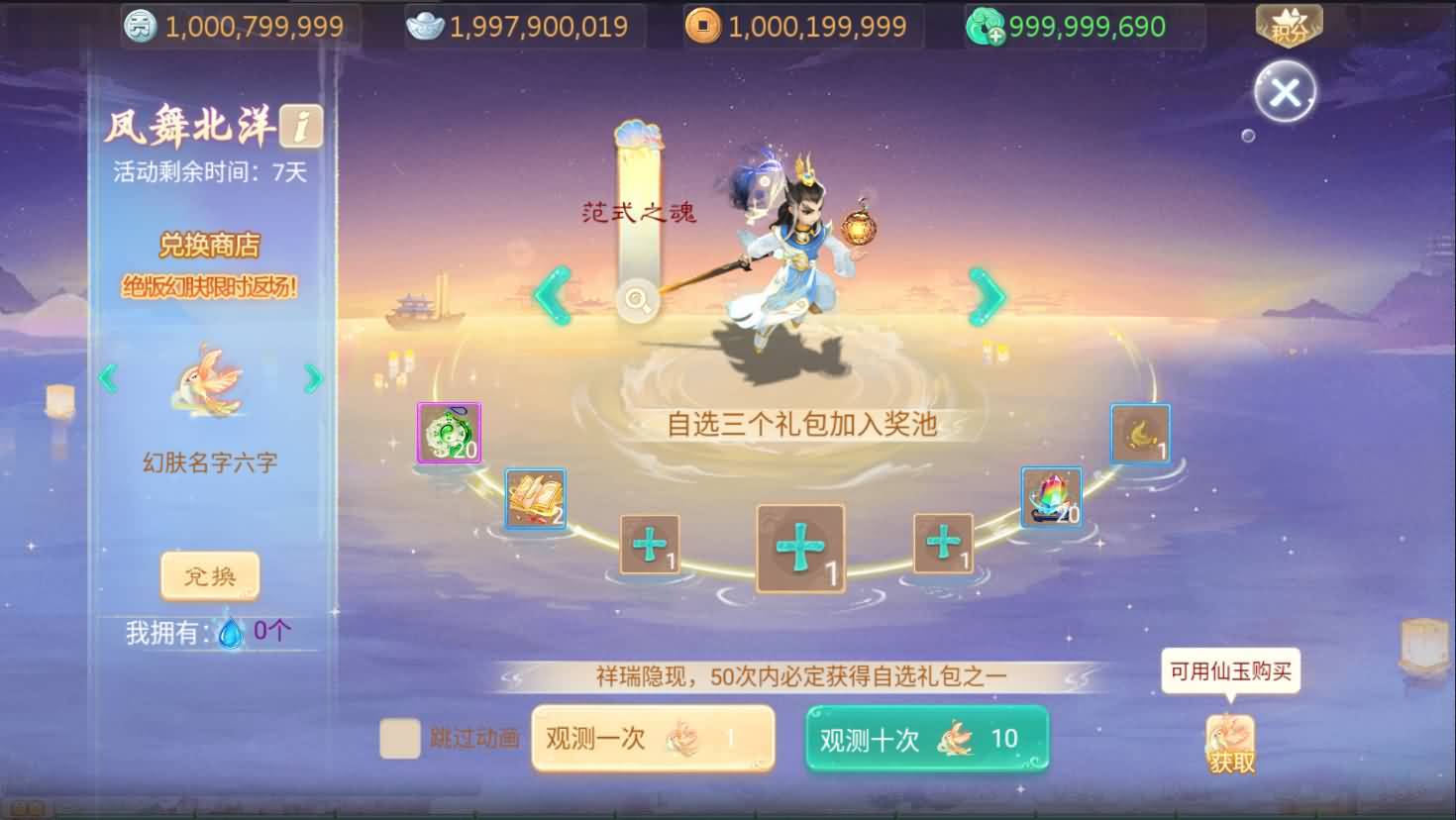Viewport: 1456px width, 820px height.
Task: Select the banana x1 reward icon
Action: (x=1140, y=433)
